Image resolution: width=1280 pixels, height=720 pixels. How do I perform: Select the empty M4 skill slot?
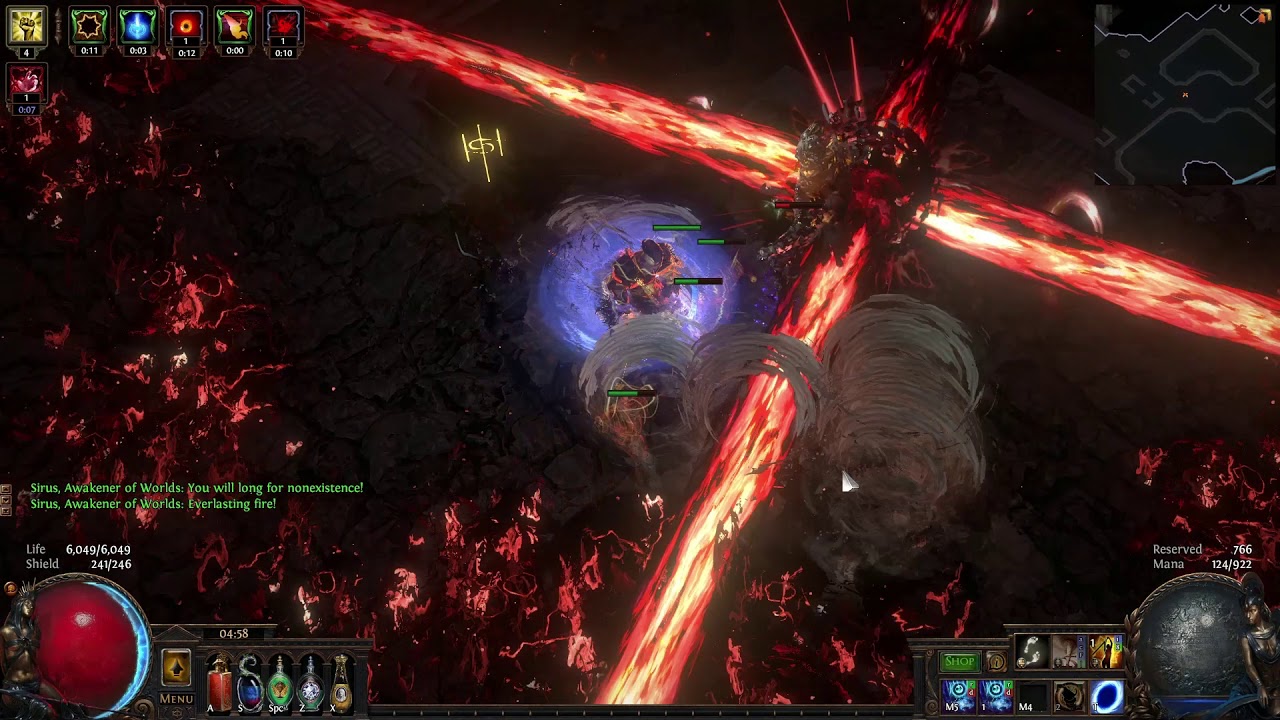(1032, 696)
